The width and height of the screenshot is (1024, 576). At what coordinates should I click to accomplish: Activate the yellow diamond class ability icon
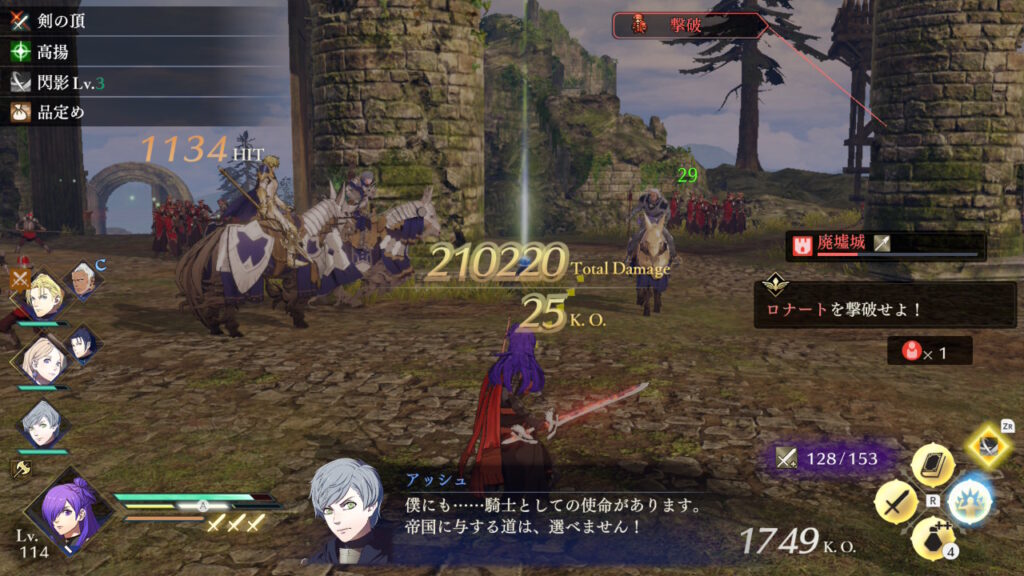[x=989, y=445]
